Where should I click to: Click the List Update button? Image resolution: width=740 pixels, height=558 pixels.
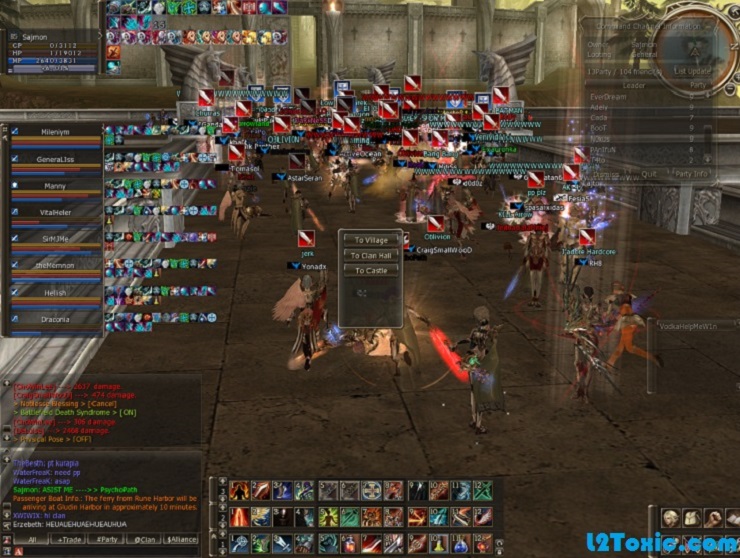(692, 71)
